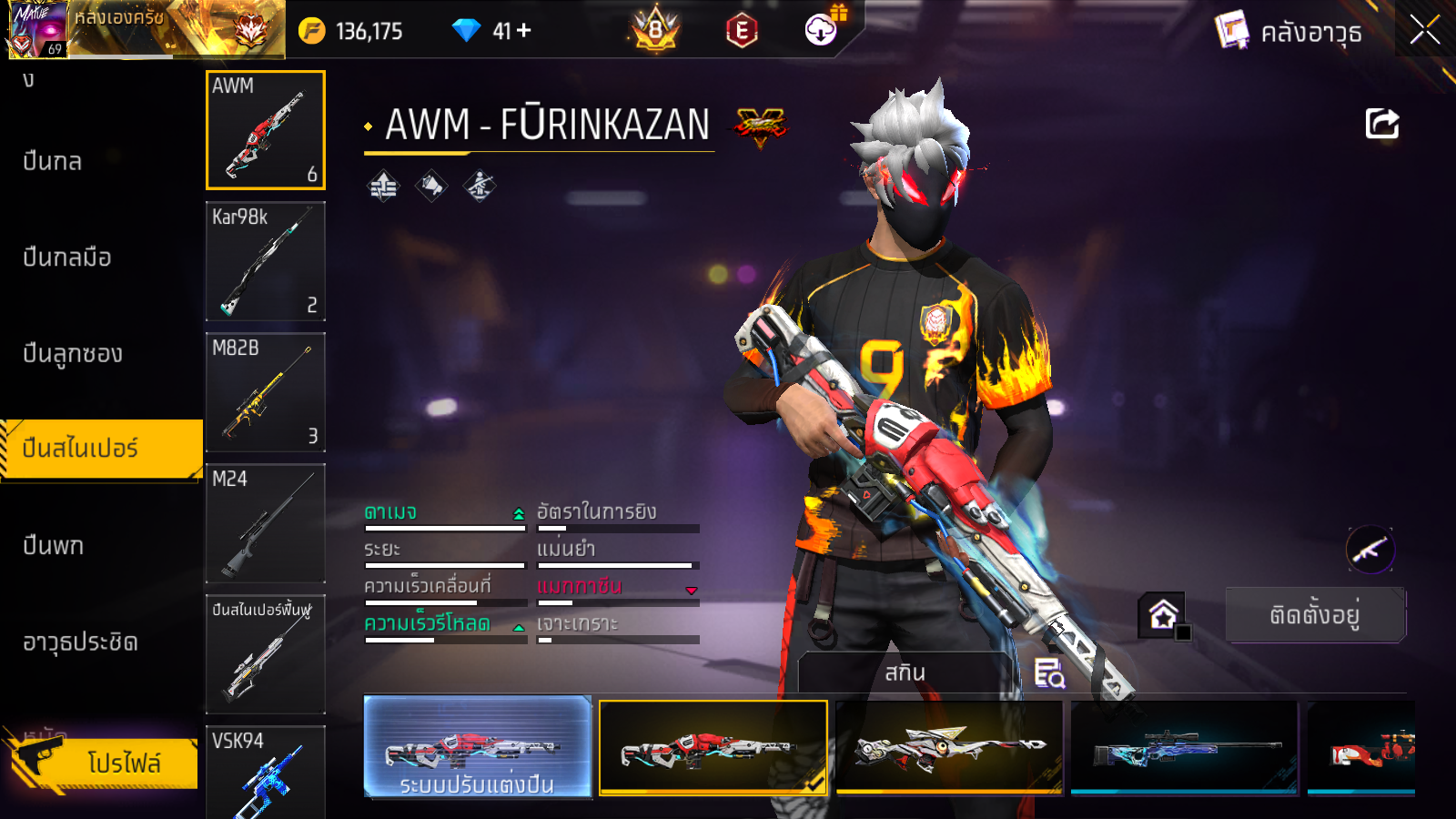The image size is (1456, 819).
Task: Close the weapon vault screen
Action: (1424, 31)
